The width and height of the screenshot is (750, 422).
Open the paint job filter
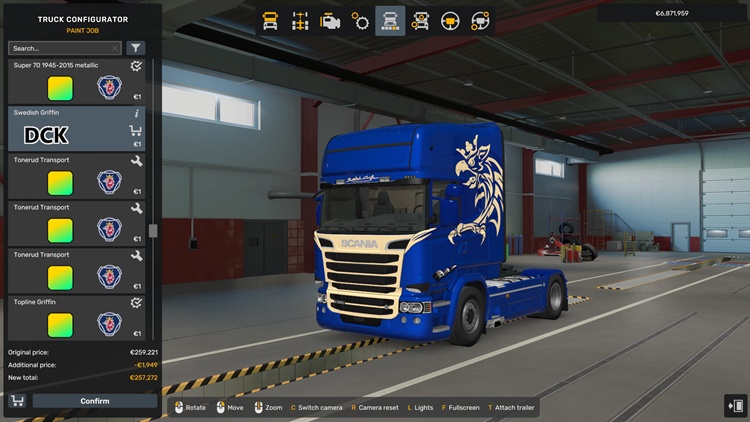tap(136, 48)
